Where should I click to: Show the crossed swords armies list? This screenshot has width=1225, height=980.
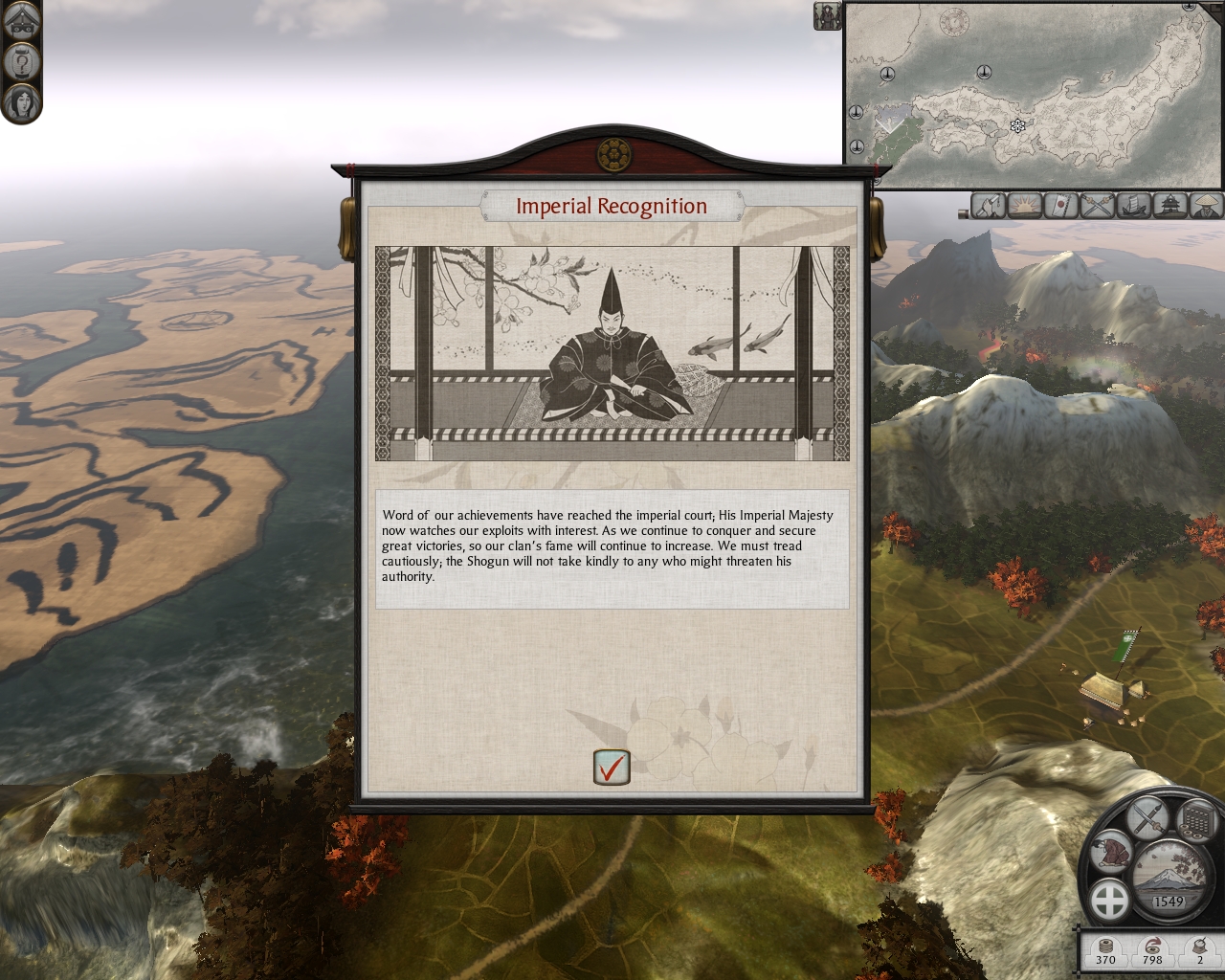pyautogui.click(x=1098, y=205)
